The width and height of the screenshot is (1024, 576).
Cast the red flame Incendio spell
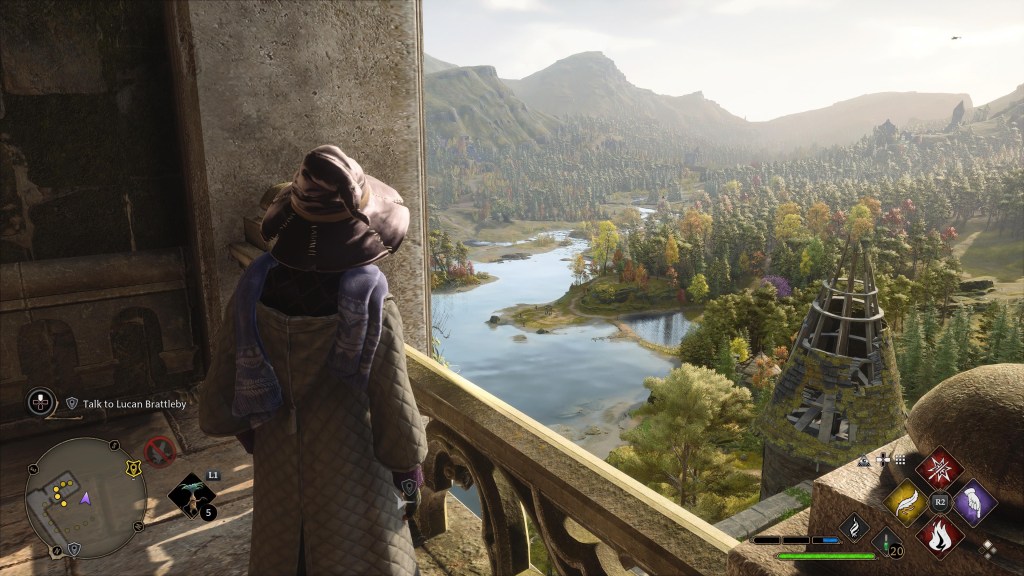coord(940,535)
